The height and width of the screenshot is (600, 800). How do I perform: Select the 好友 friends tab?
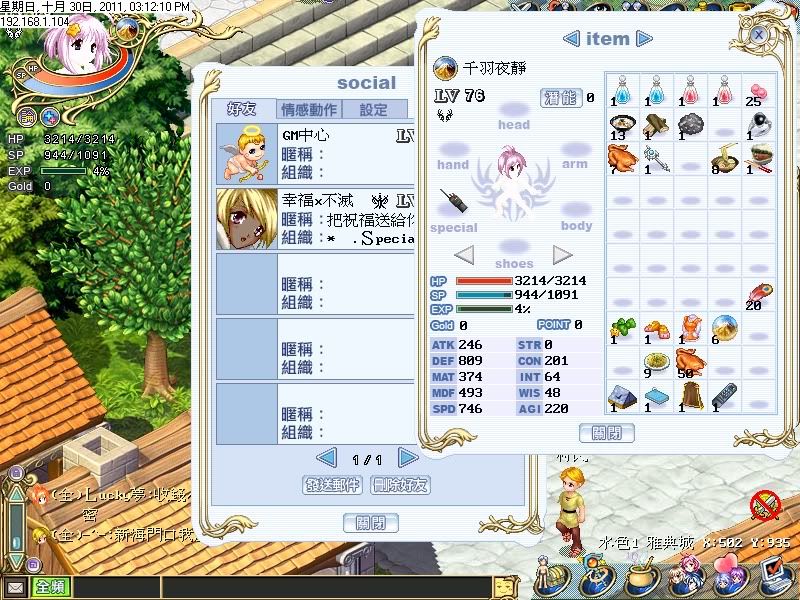coord(242,109)
